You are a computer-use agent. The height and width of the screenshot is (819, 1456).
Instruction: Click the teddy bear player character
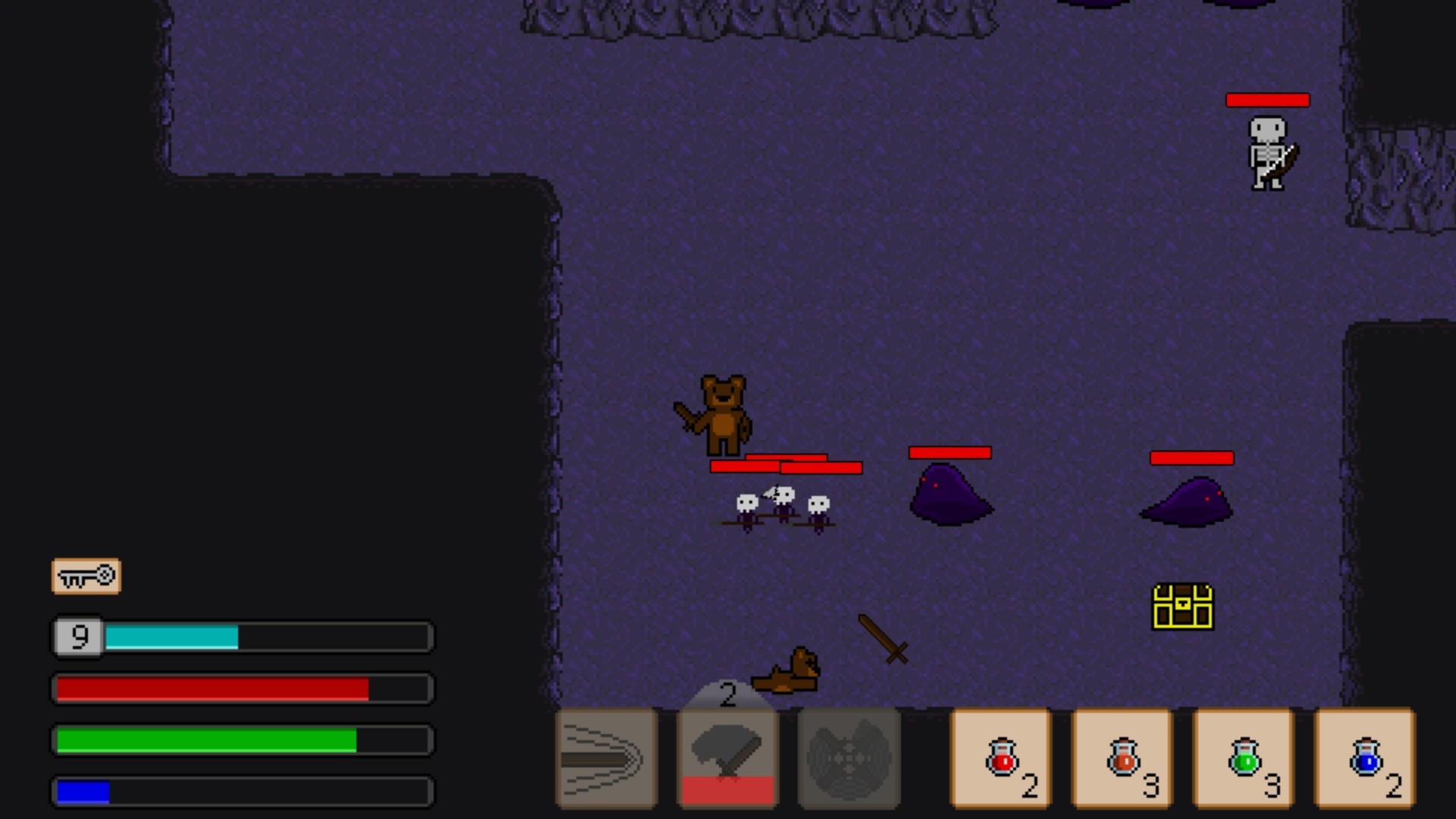(x=720, y=413)
